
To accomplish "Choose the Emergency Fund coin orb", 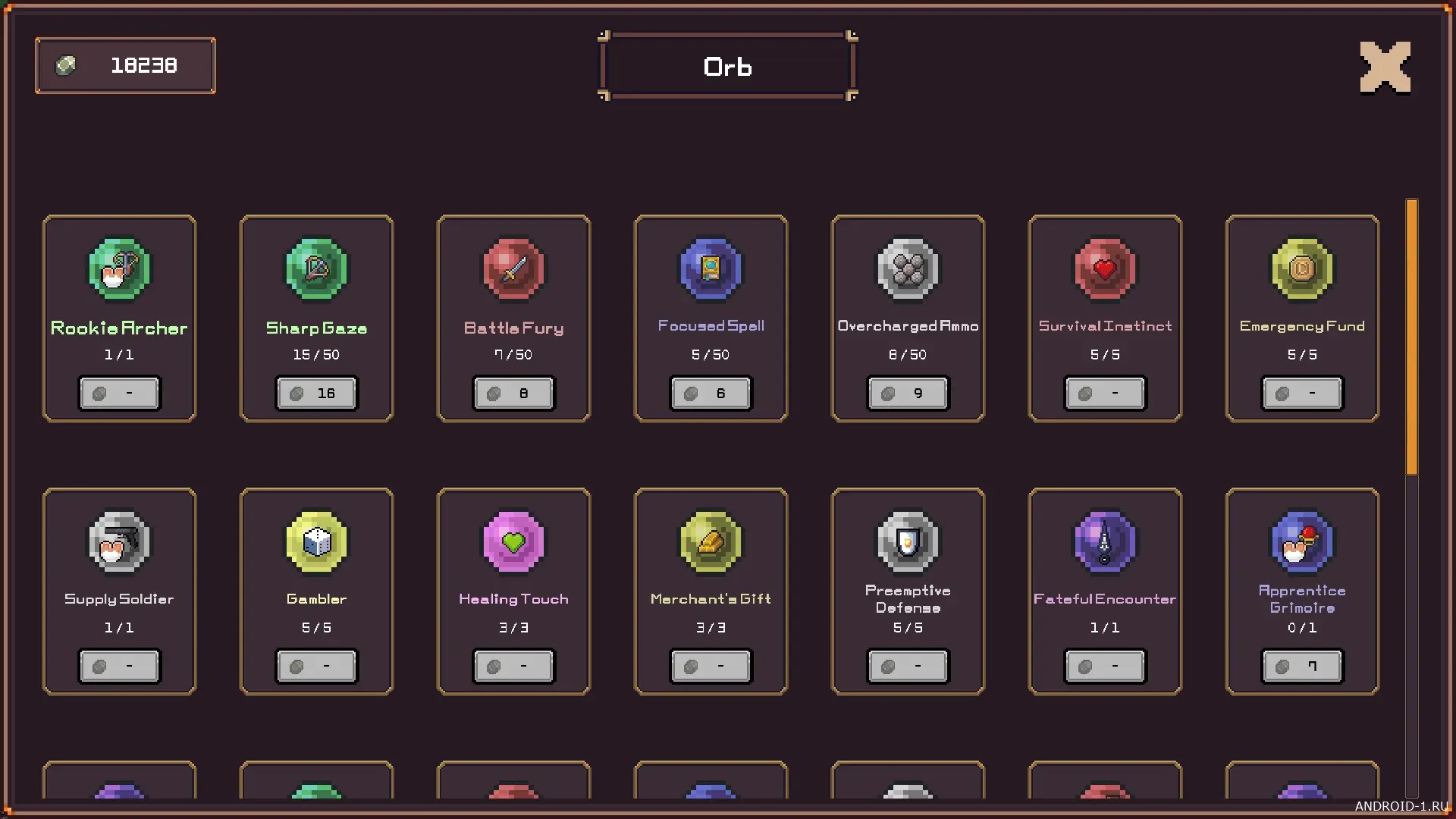I will 1302,269.
